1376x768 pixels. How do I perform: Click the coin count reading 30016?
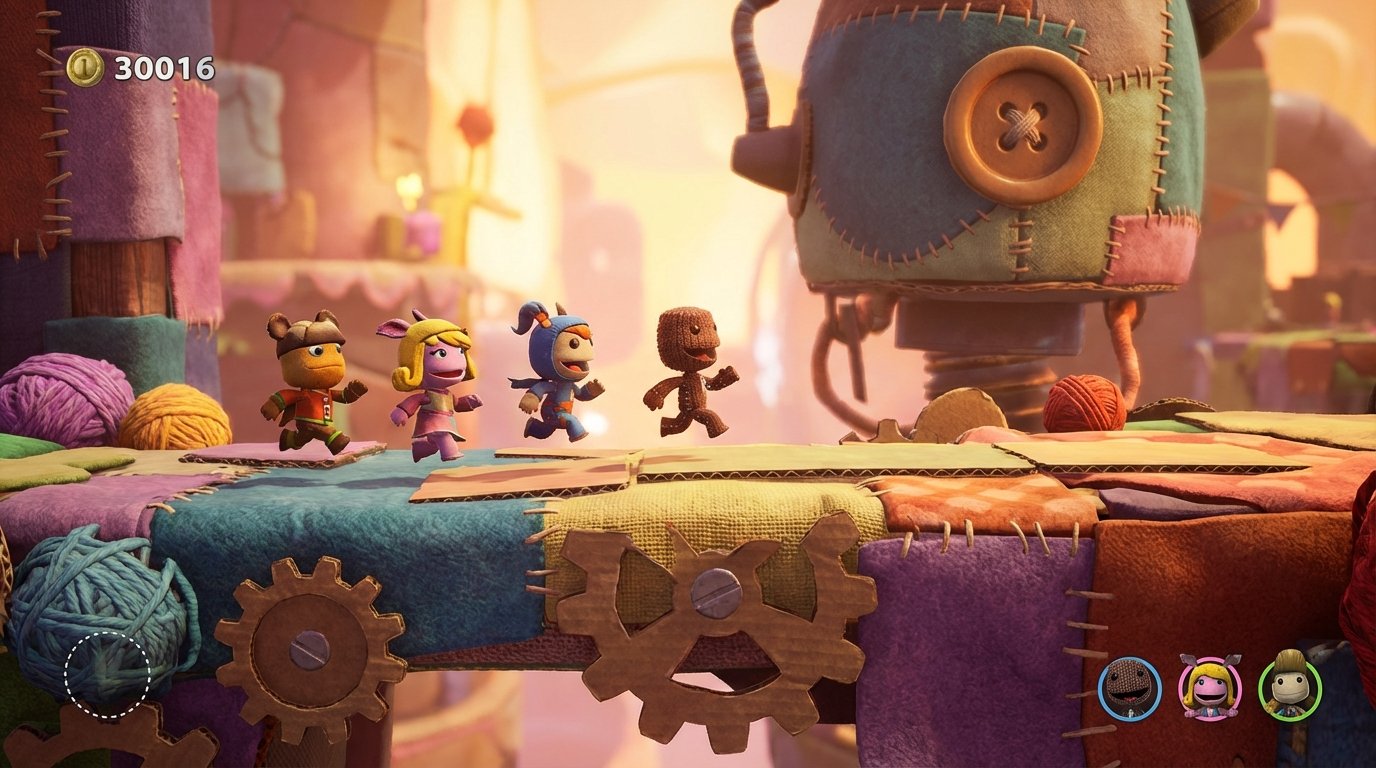(x=163, y=70)
